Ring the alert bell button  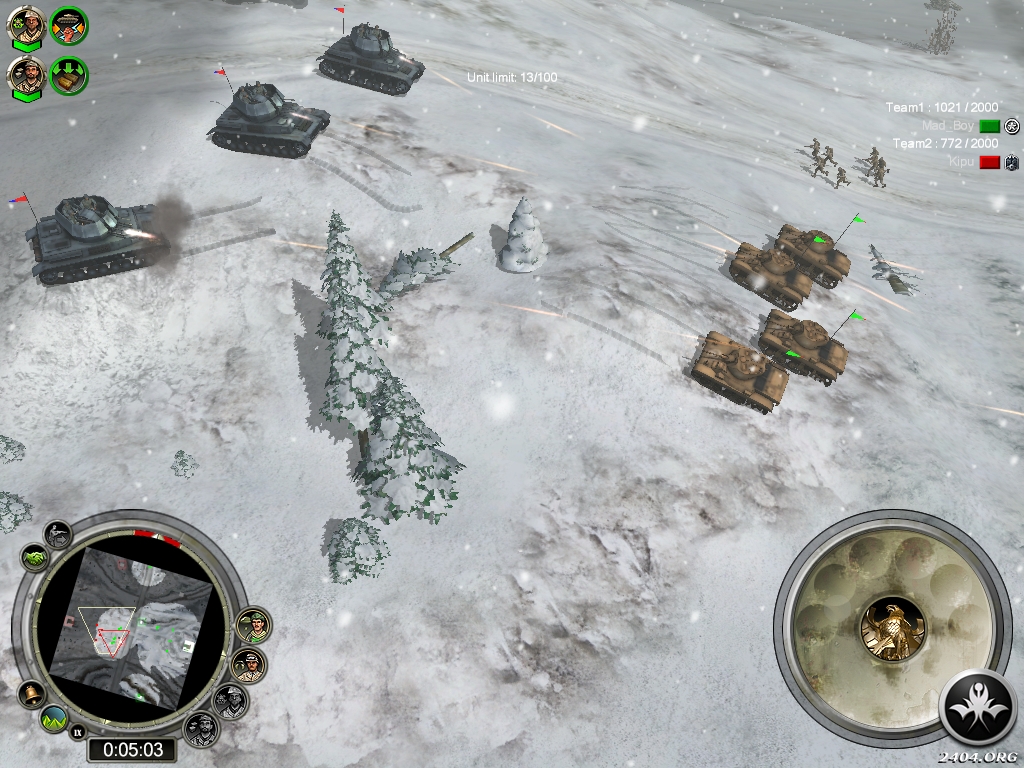coord(31,693)
